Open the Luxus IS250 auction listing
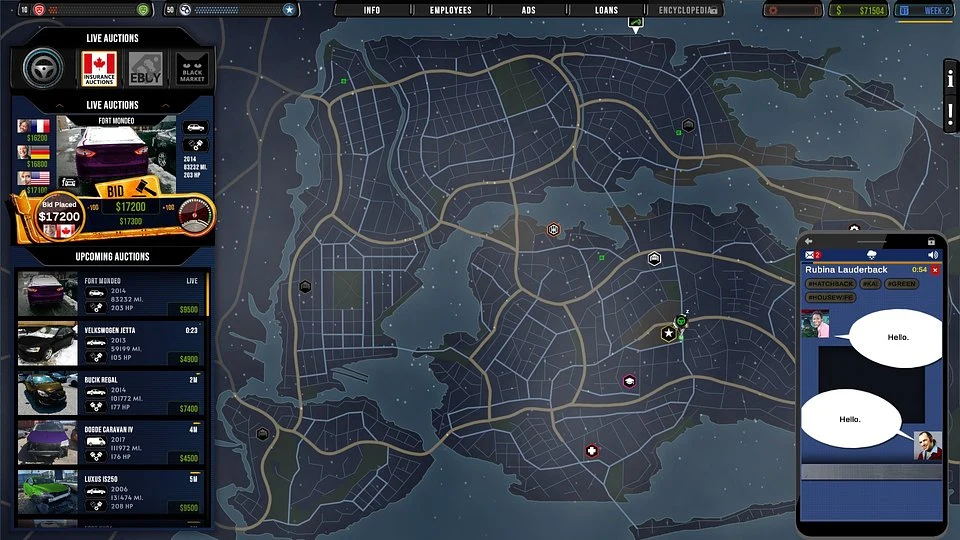 click(x=111, y=492)
